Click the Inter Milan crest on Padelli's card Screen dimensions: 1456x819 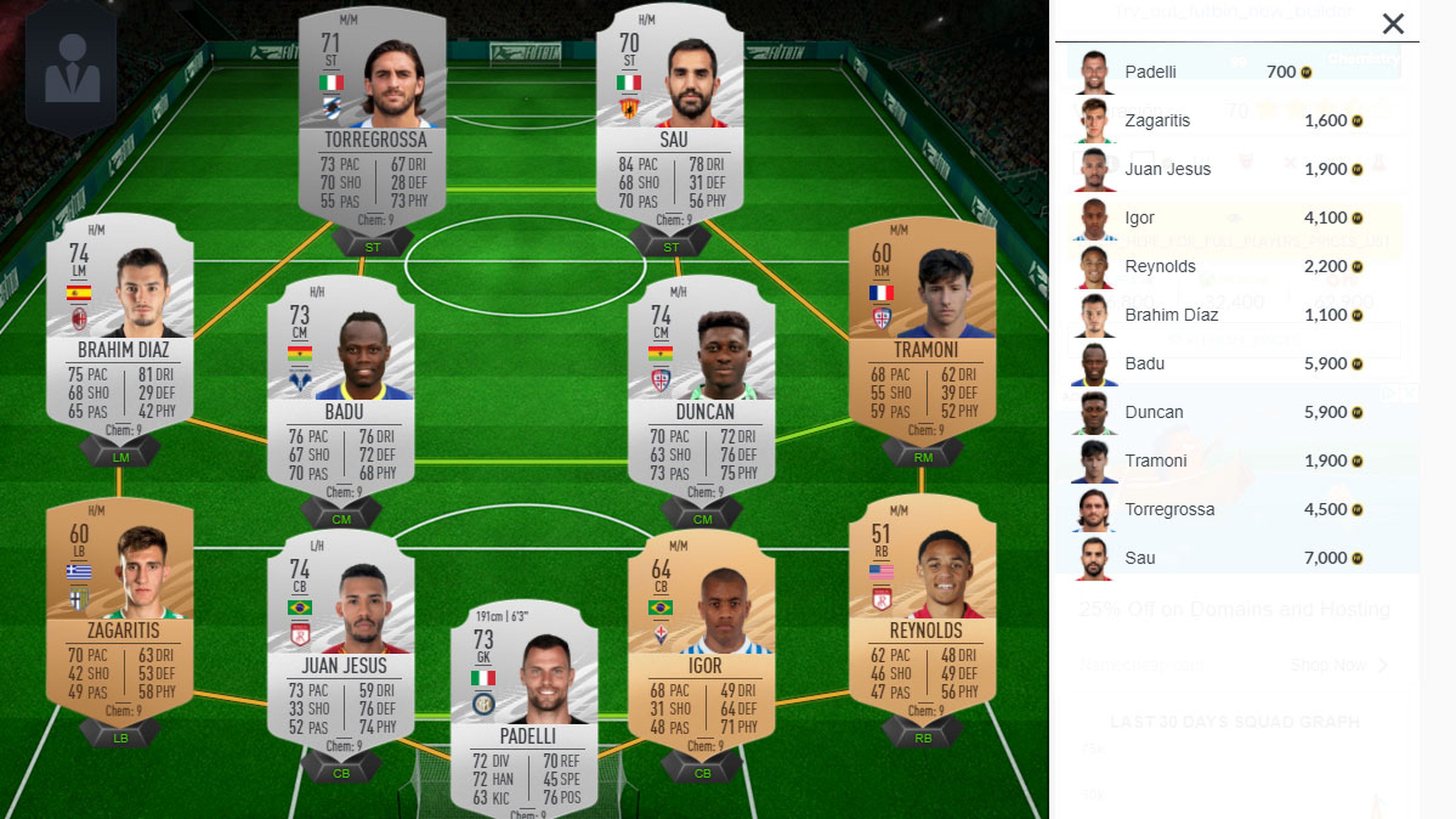tap(483, 704)
